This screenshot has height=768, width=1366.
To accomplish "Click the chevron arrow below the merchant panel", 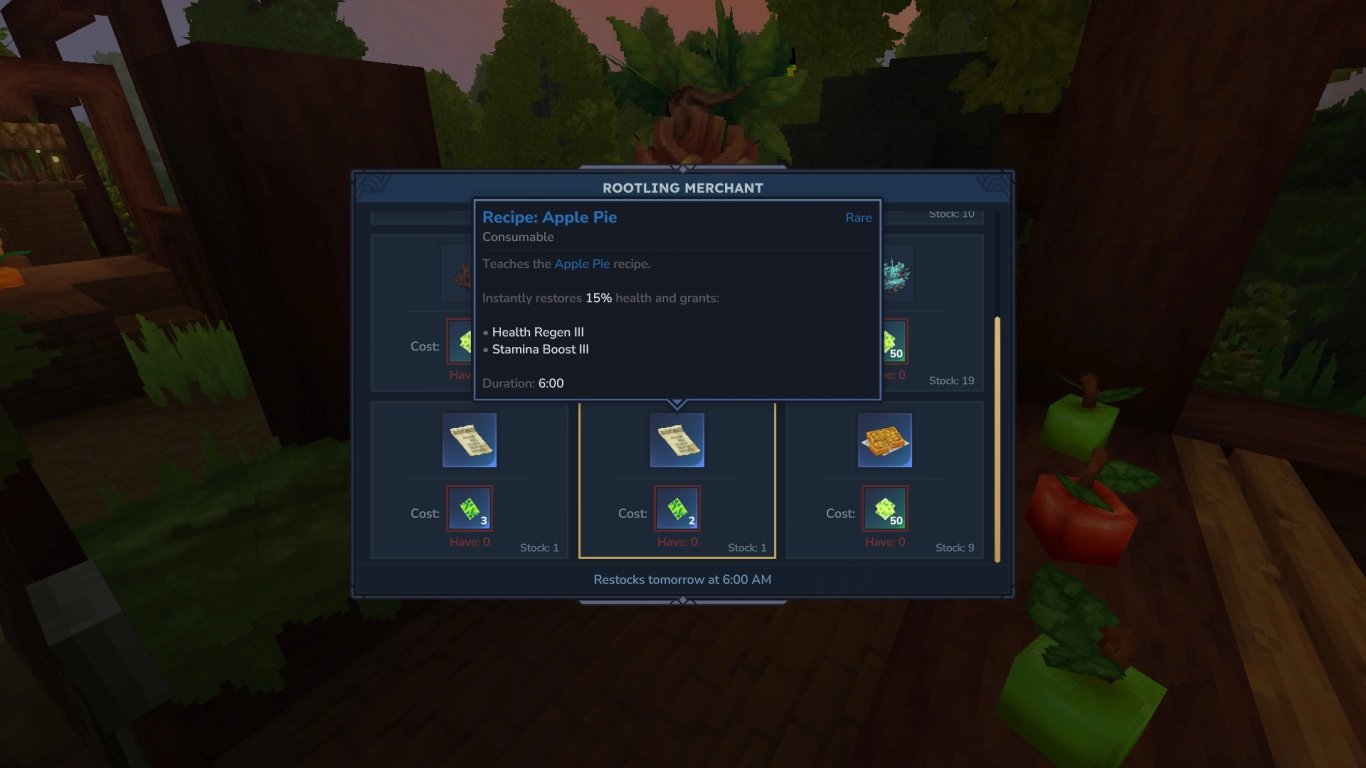I will 683,601.
